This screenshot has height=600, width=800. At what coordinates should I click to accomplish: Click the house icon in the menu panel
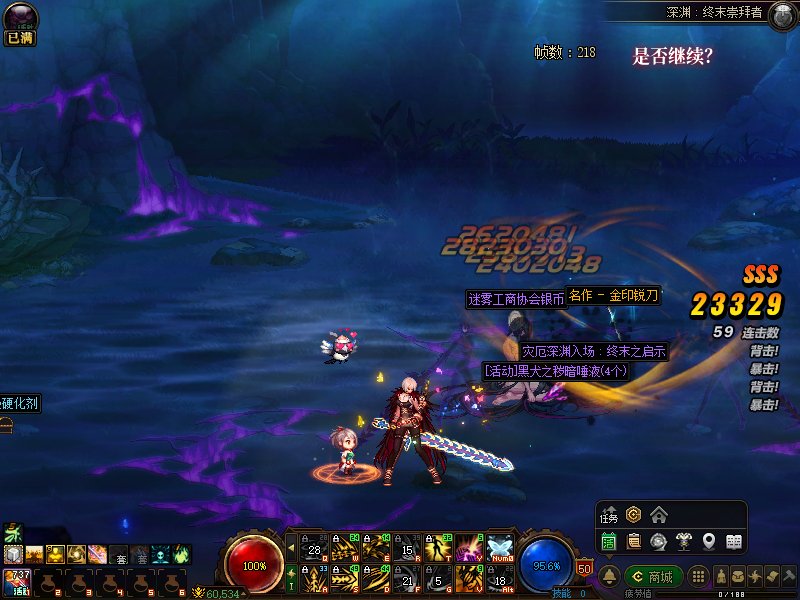pyautogui.click(x=658, y=515)
